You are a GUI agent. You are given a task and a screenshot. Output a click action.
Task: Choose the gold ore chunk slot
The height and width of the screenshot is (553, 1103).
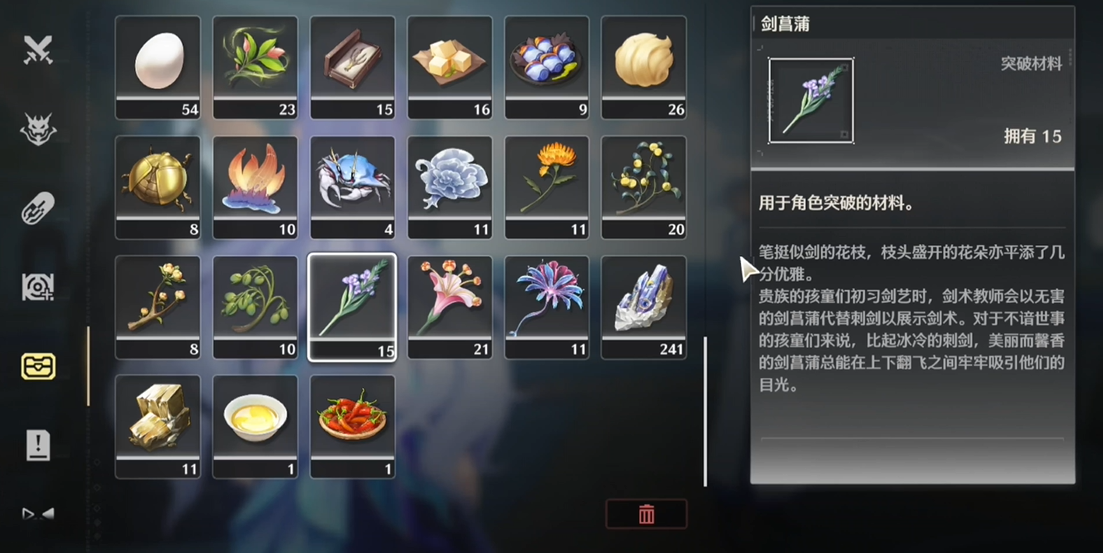point(157,426)
